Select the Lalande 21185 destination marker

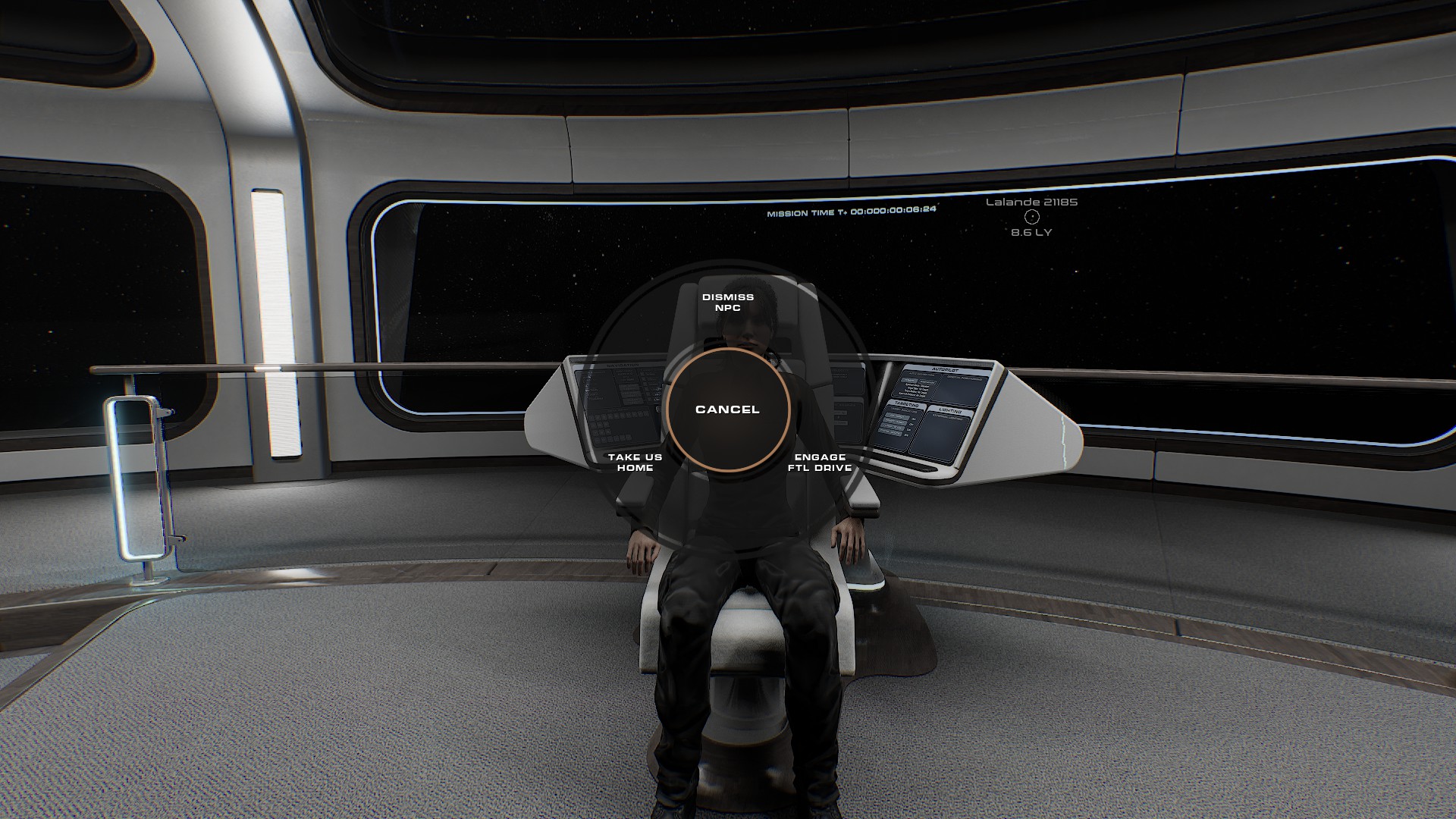point(1031,217)
